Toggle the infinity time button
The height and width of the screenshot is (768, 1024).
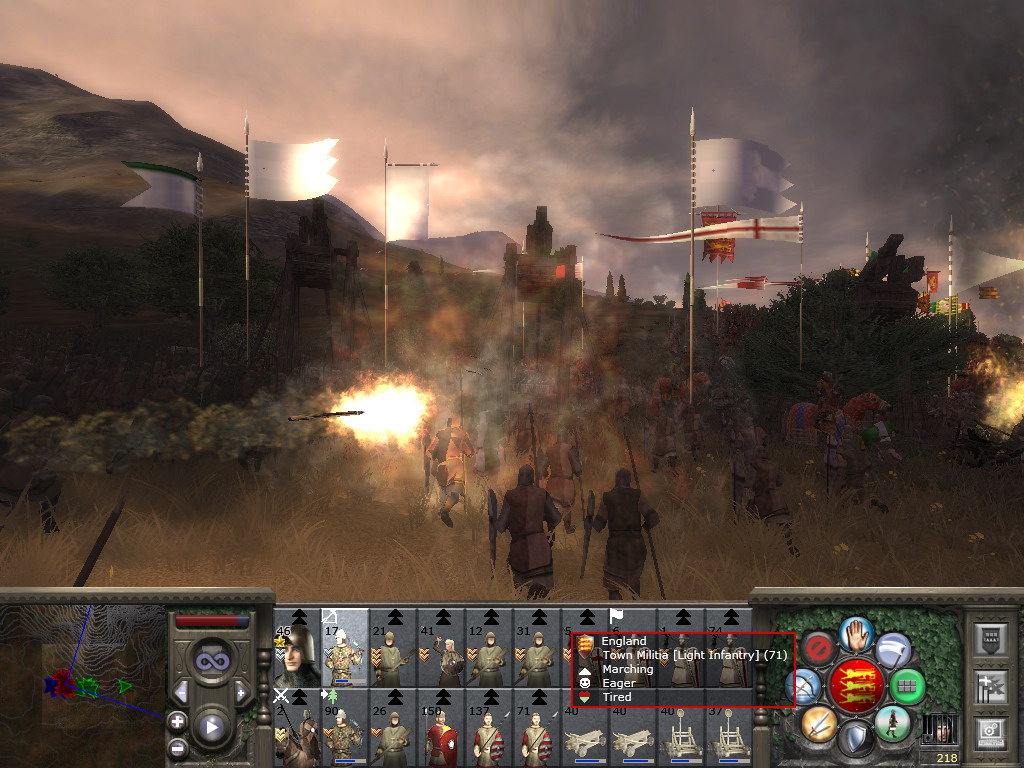click(210, 661)
